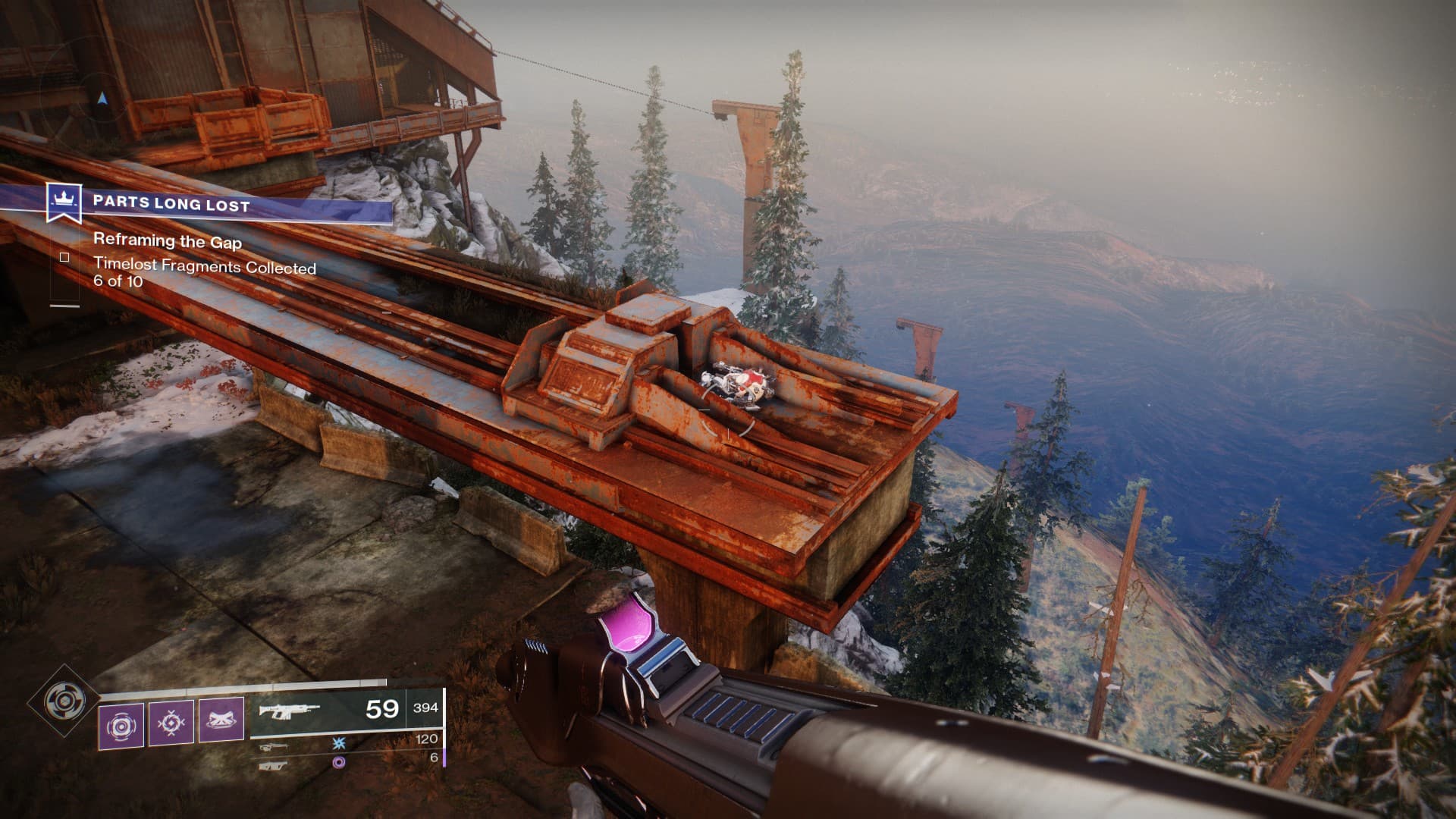Open the radar with the blue arrow
The height and width of the screenshot is (819, 1456).
pyautogui.click(x=102, y=98)
